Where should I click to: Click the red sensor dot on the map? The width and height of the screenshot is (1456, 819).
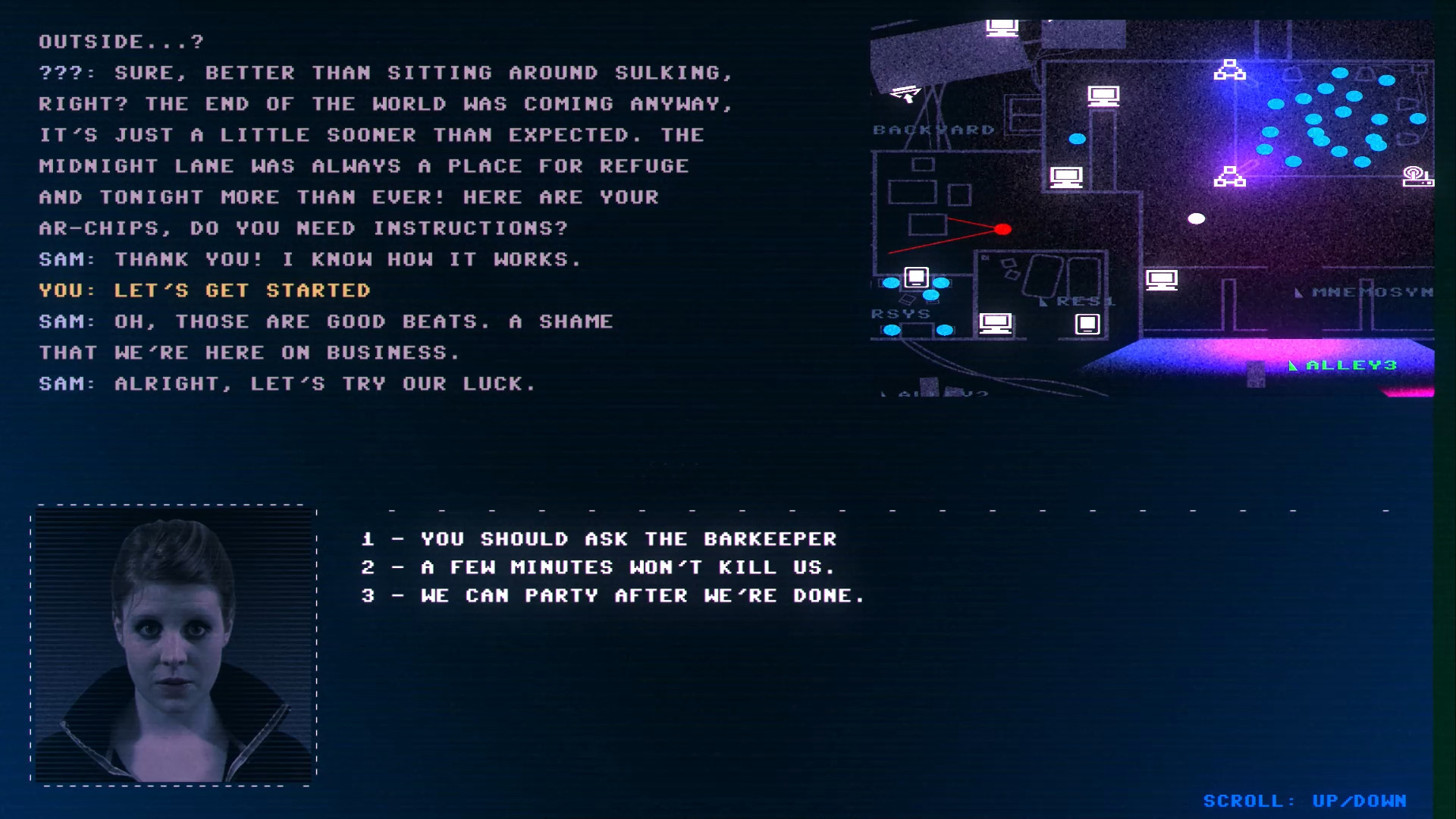tap(1005, 229)
